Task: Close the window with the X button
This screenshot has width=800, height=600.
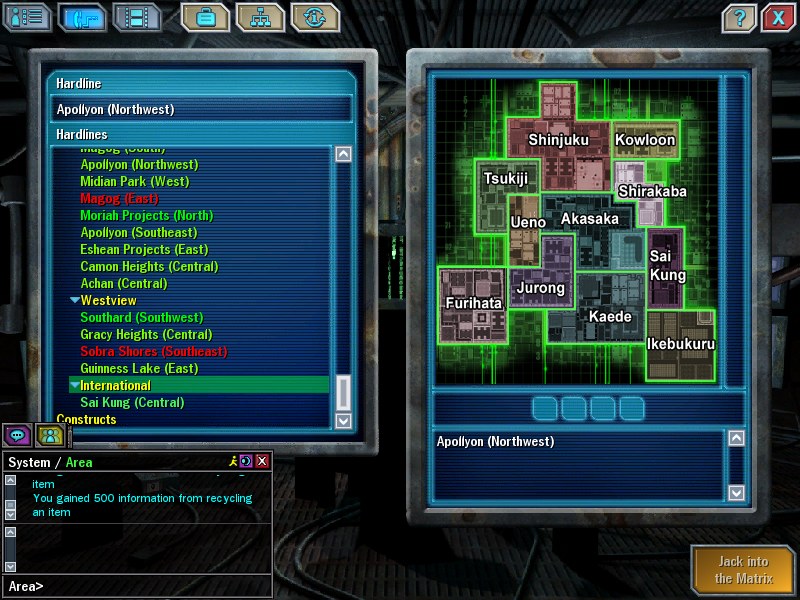Action: click(x=777, y=17)
